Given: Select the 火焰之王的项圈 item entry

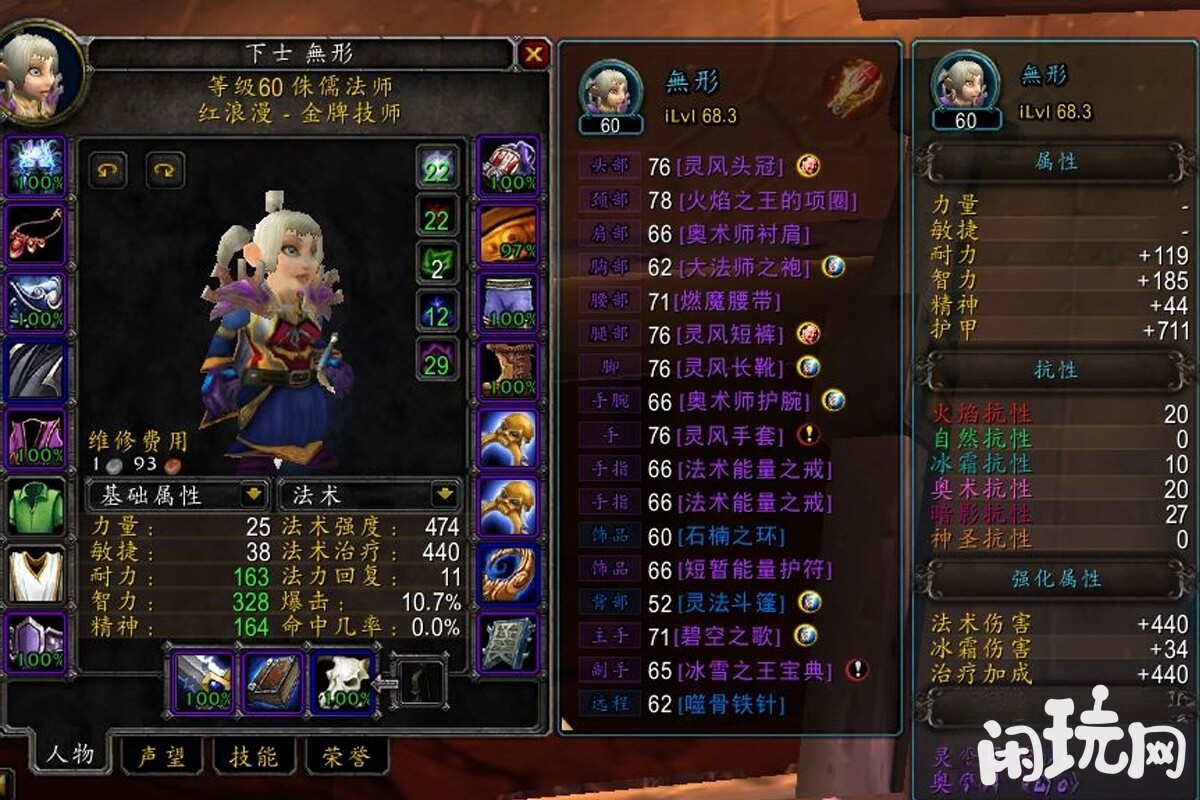Looking at the screenshot, I should pos(767,200).
